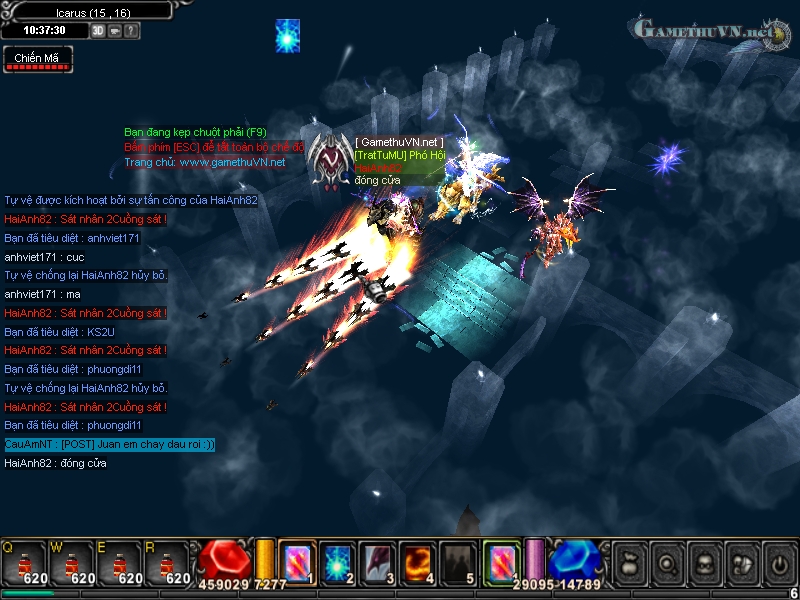Click the power button to exit
The image size is (800, 600).
click(778, 563)
